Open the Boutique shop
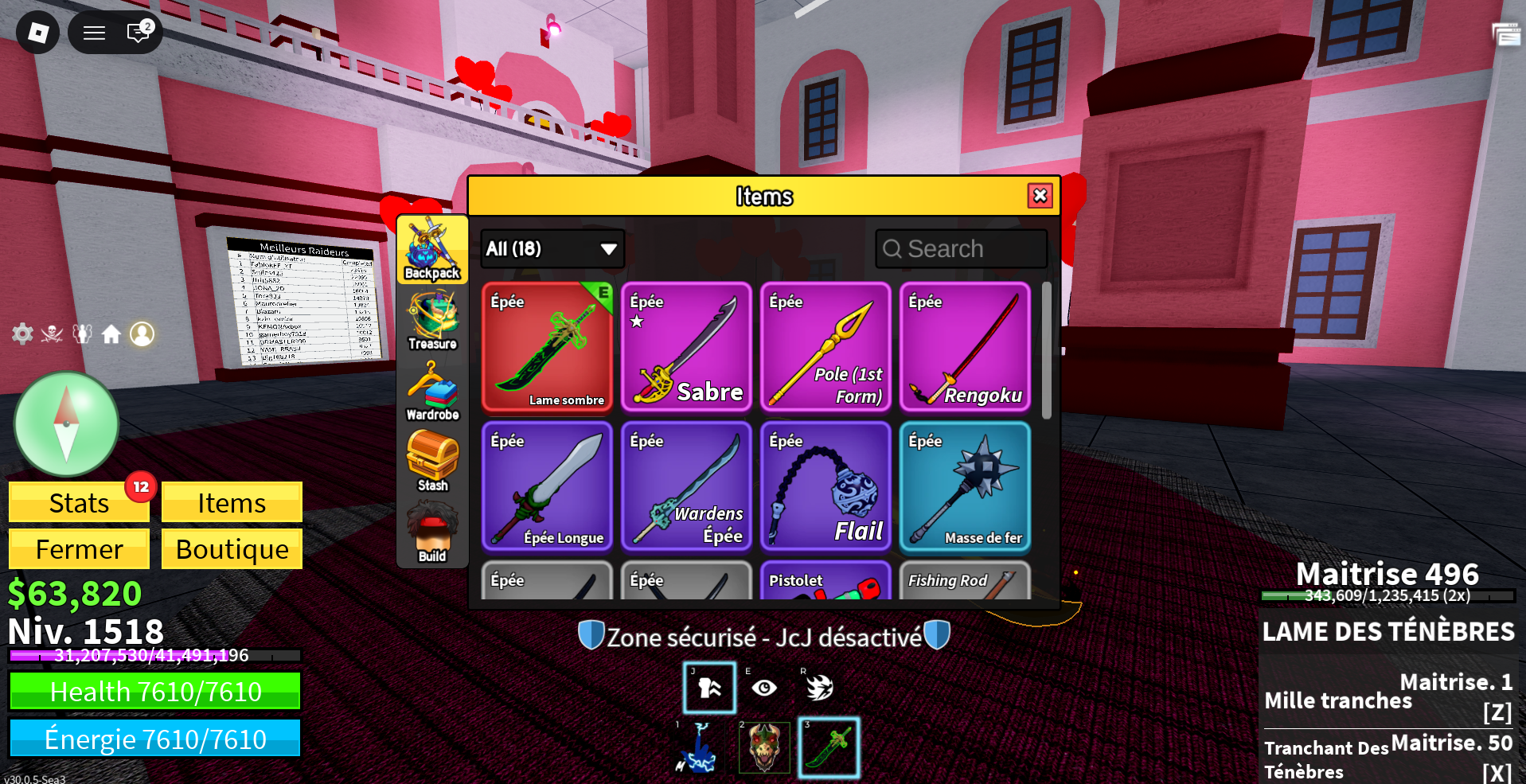Screen dimensions: 1526x784 click(x=231, y=548)
